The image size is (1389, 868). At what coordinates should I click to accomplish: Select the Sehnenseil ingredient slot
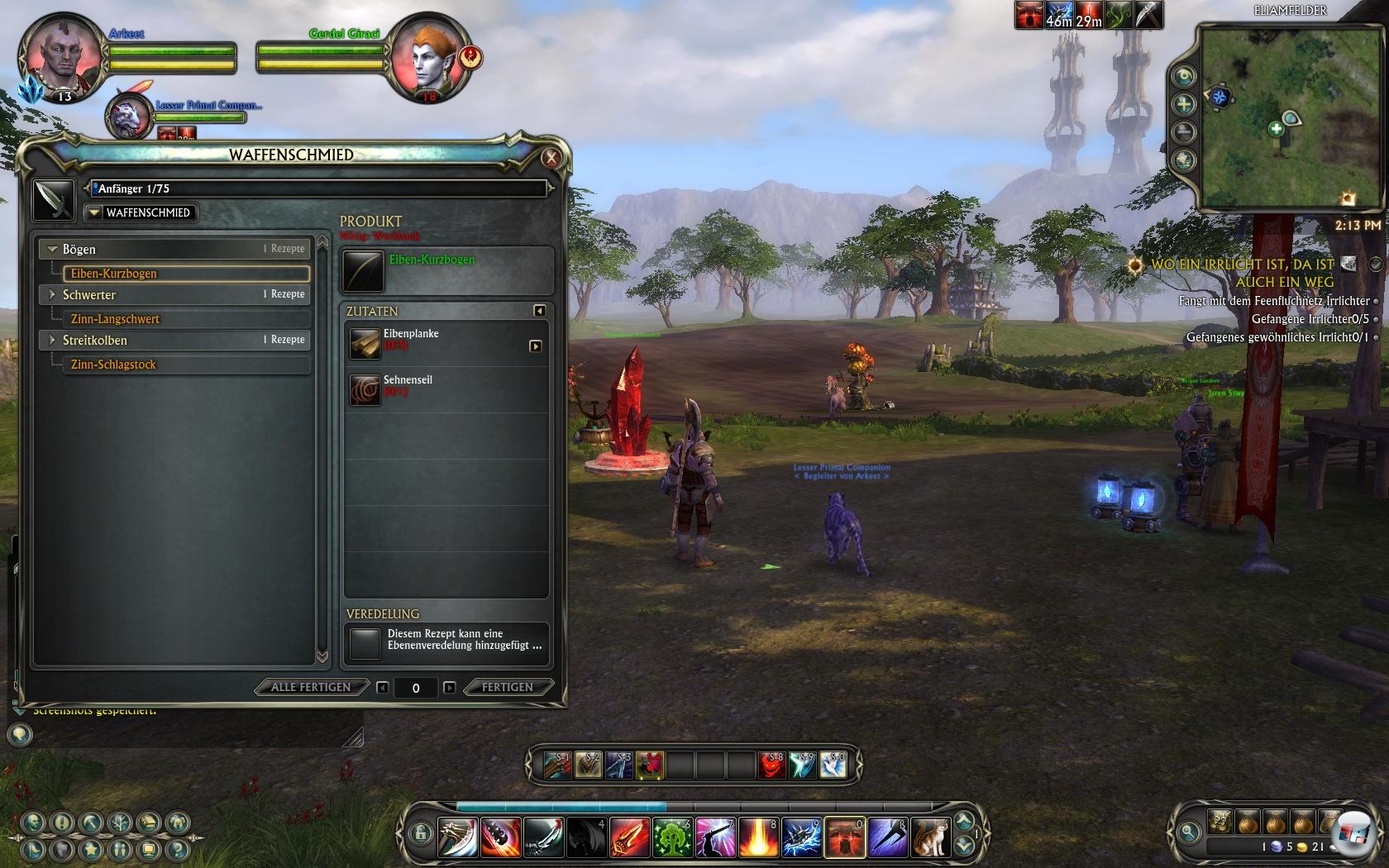[x=365, y=389]
